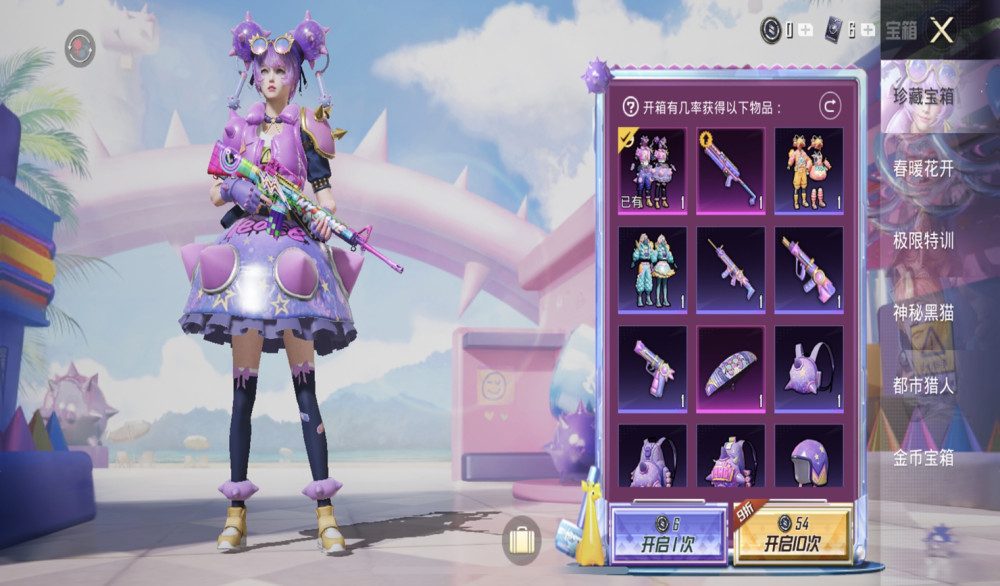1000x586 pixels.
Task: Switch to the 春暖花开 crate tab
Action: pos(923,168)
